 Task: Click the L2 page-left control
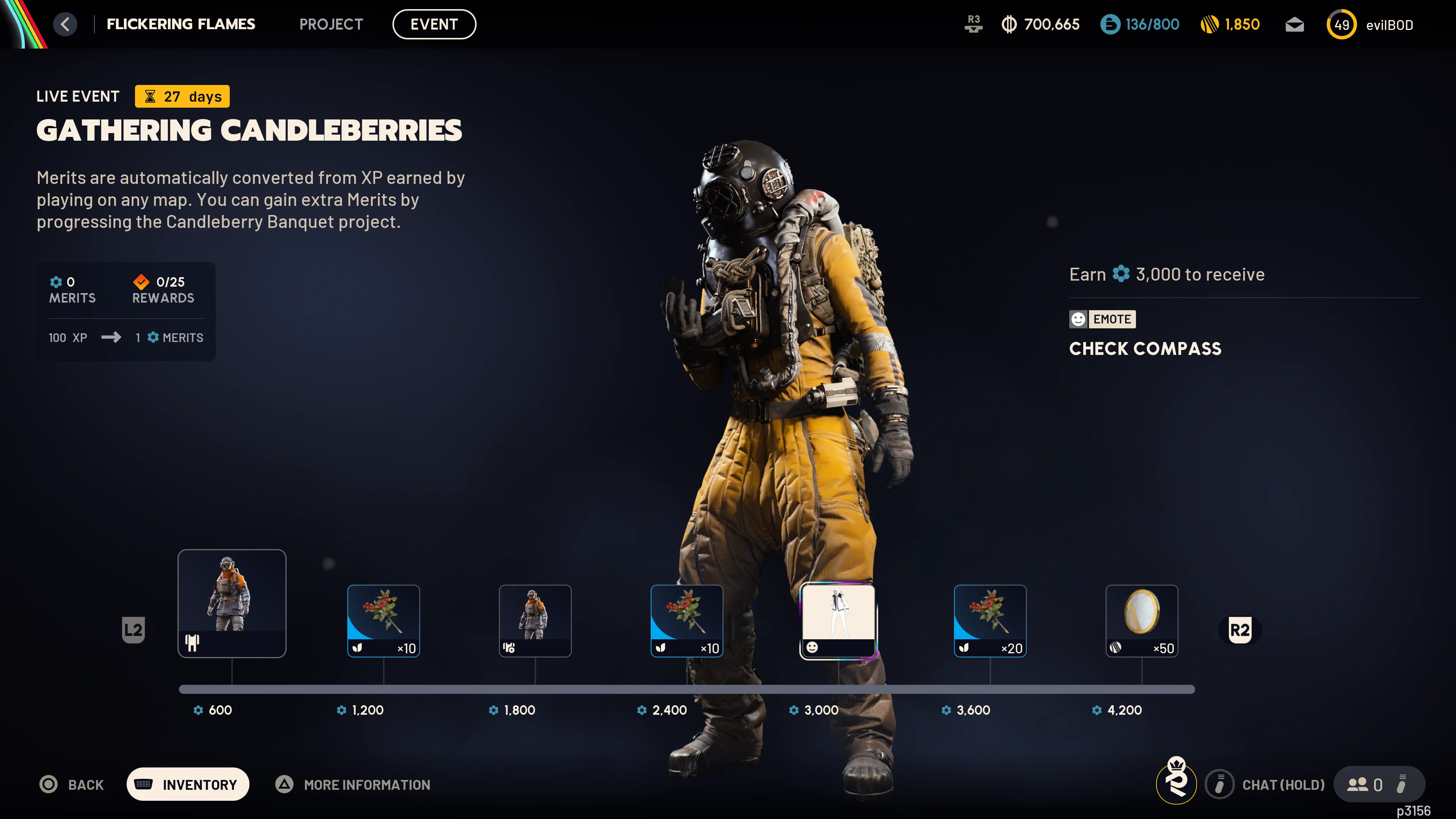click(x=133, y=630)
